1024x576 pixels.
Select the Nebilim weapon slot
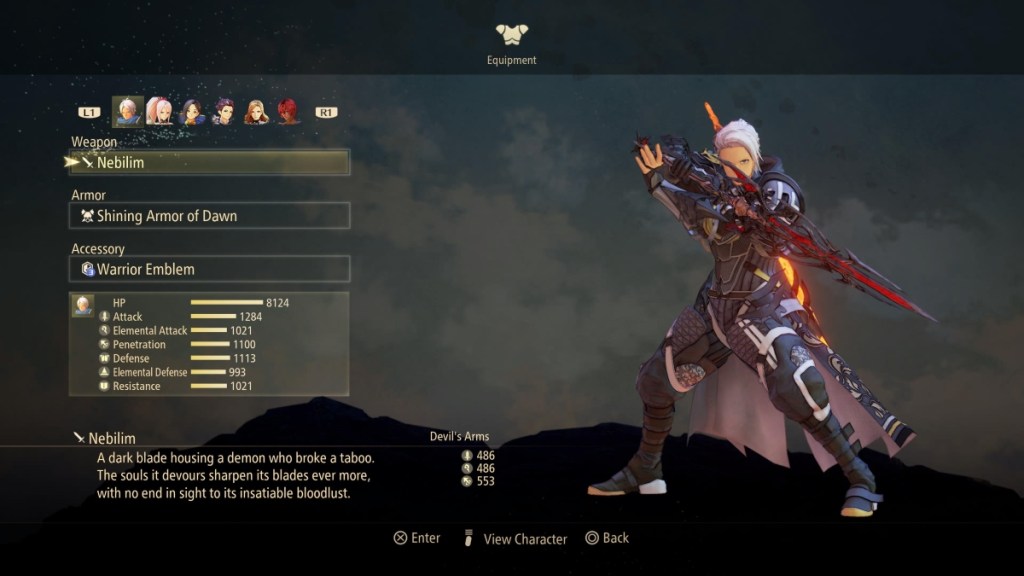(x=209, y=162)
